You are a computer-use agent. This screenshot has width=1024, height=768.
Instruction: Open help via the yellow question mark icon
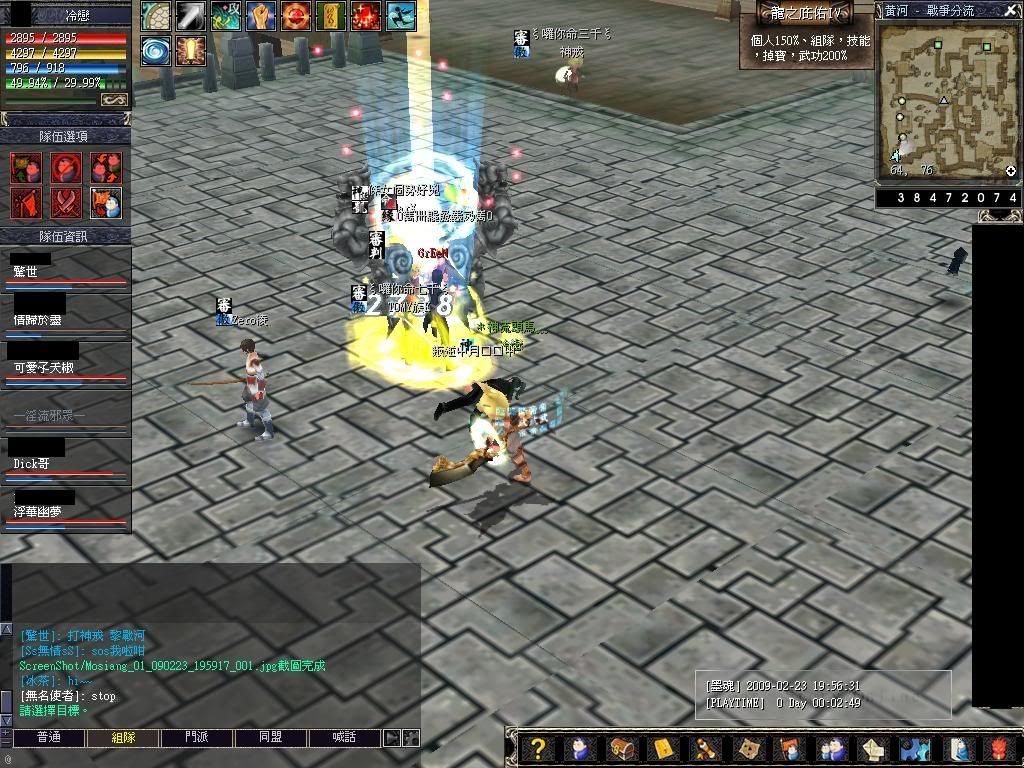point(538,748)
